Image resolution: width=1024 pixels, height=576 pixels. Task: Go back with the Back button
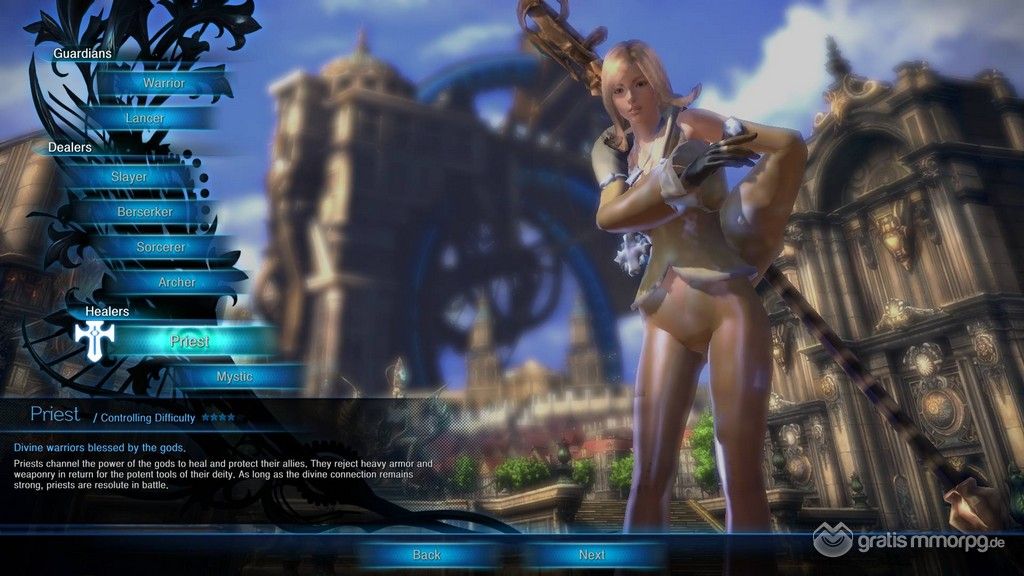coord(426,554)
